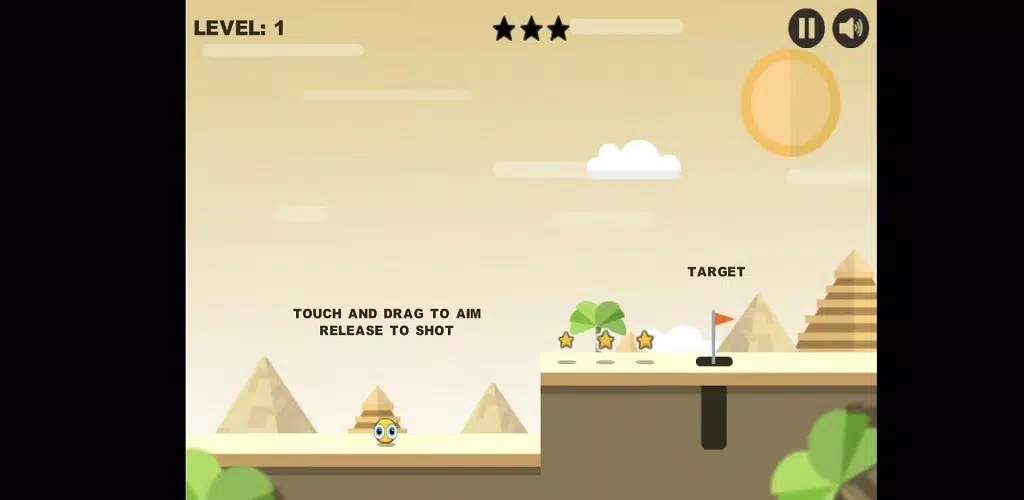Toggle the sound speaker button
1024x500 pixels.
[x=850, y=28]
